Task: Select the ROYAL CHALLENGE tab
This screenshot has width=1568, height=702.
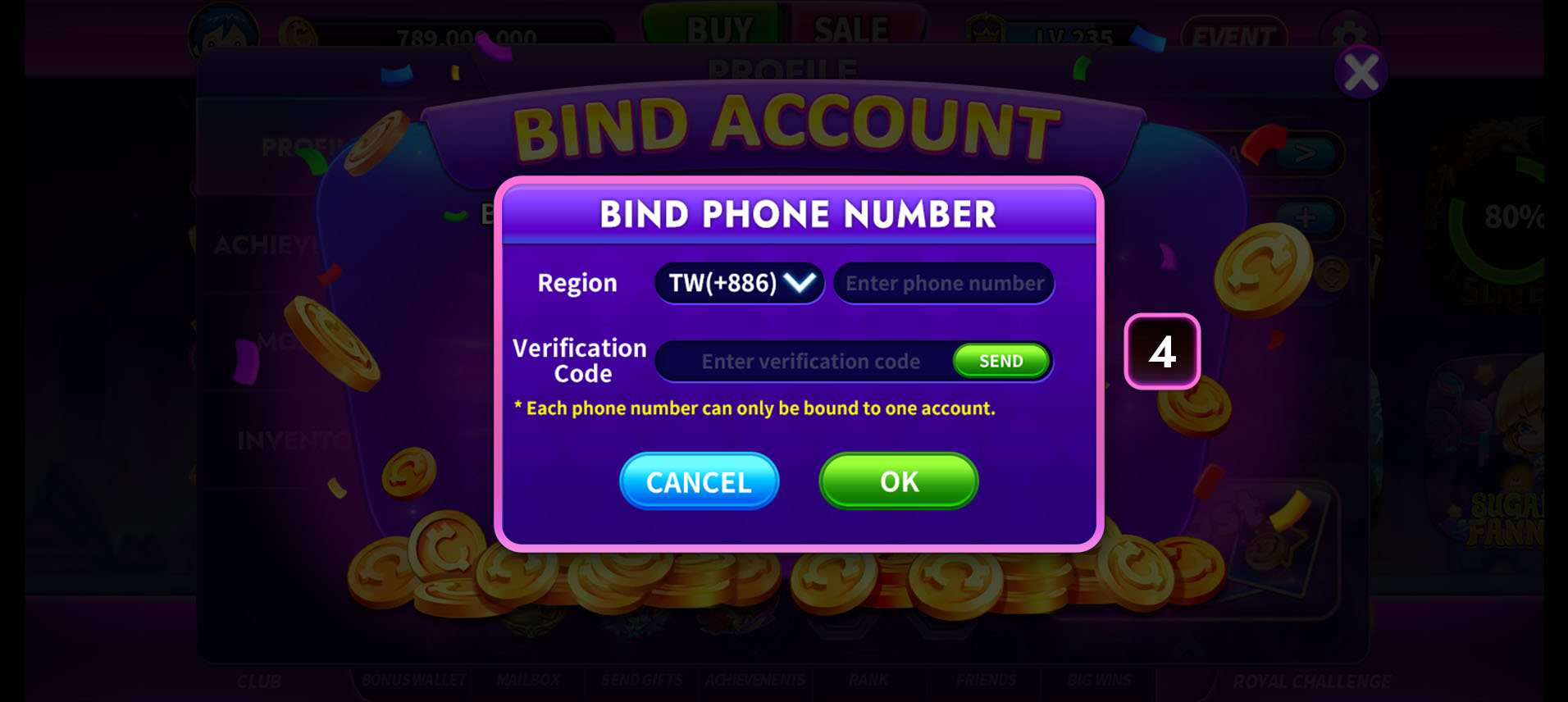Action: 1311,680
